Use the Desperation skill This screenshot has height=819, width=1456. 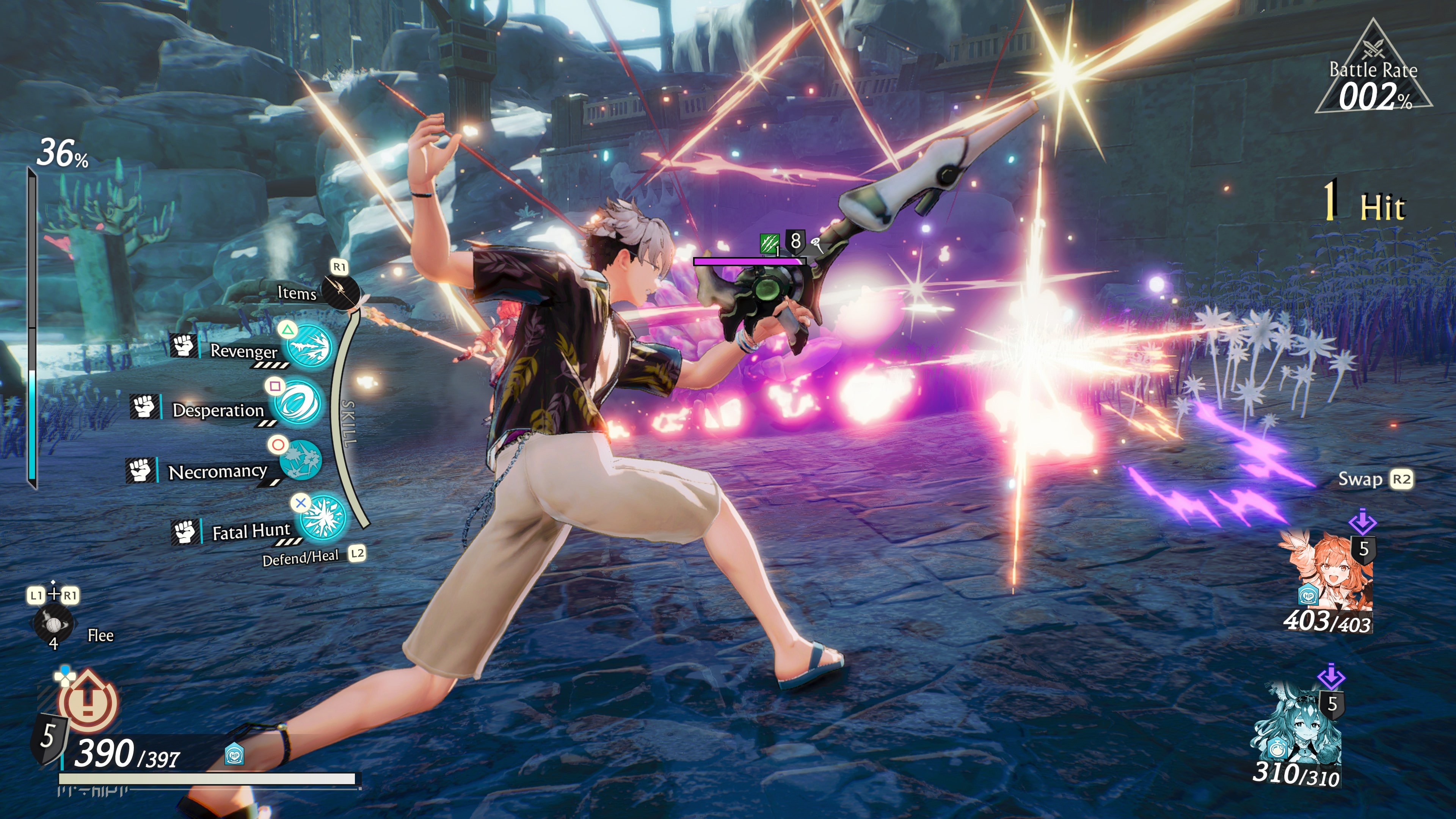click(x=298, y=403)
